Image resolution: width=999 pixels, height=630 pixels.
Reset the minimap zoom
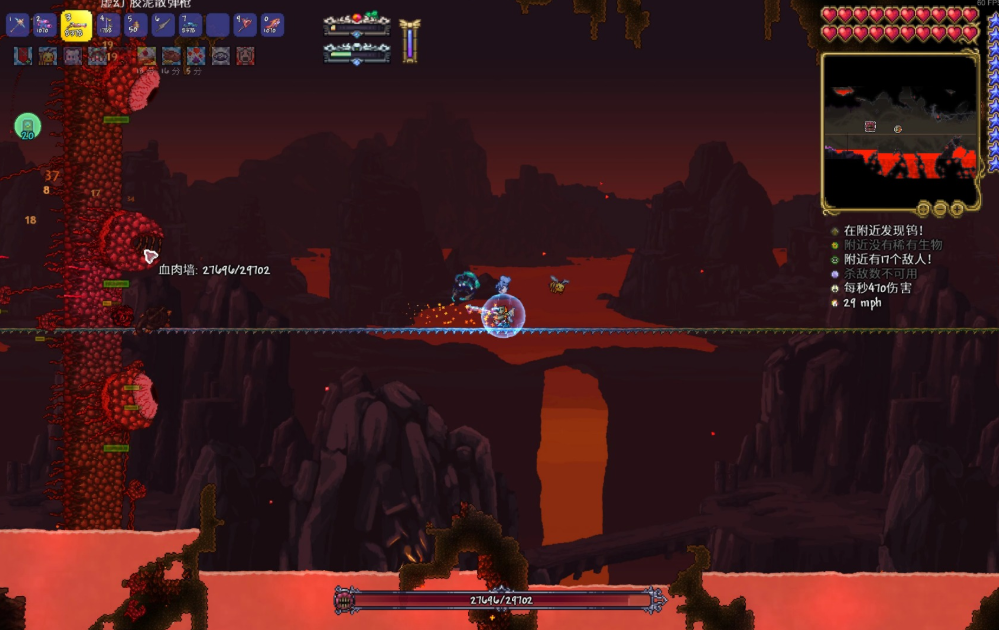[923, 209]
